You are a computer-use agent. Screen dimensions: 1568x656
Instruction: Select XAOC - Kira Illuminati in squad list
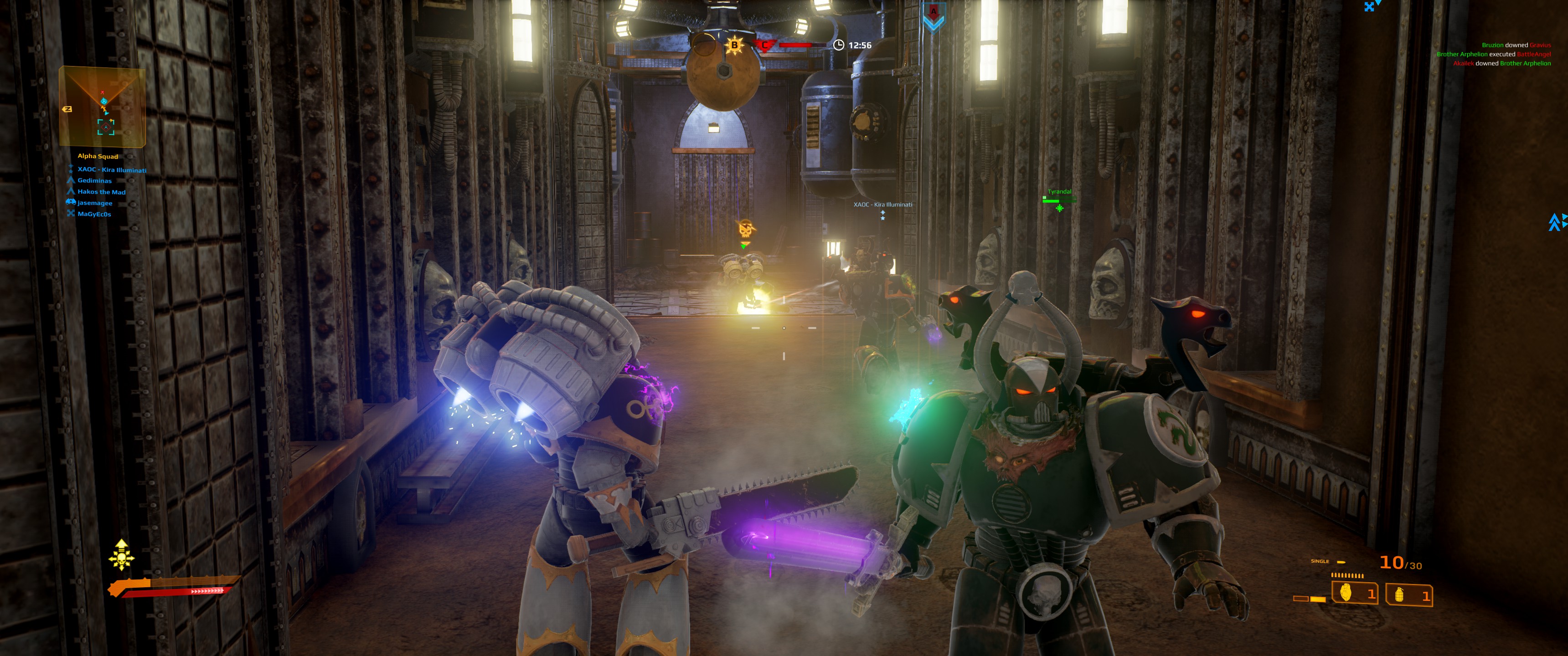[111, 170]
